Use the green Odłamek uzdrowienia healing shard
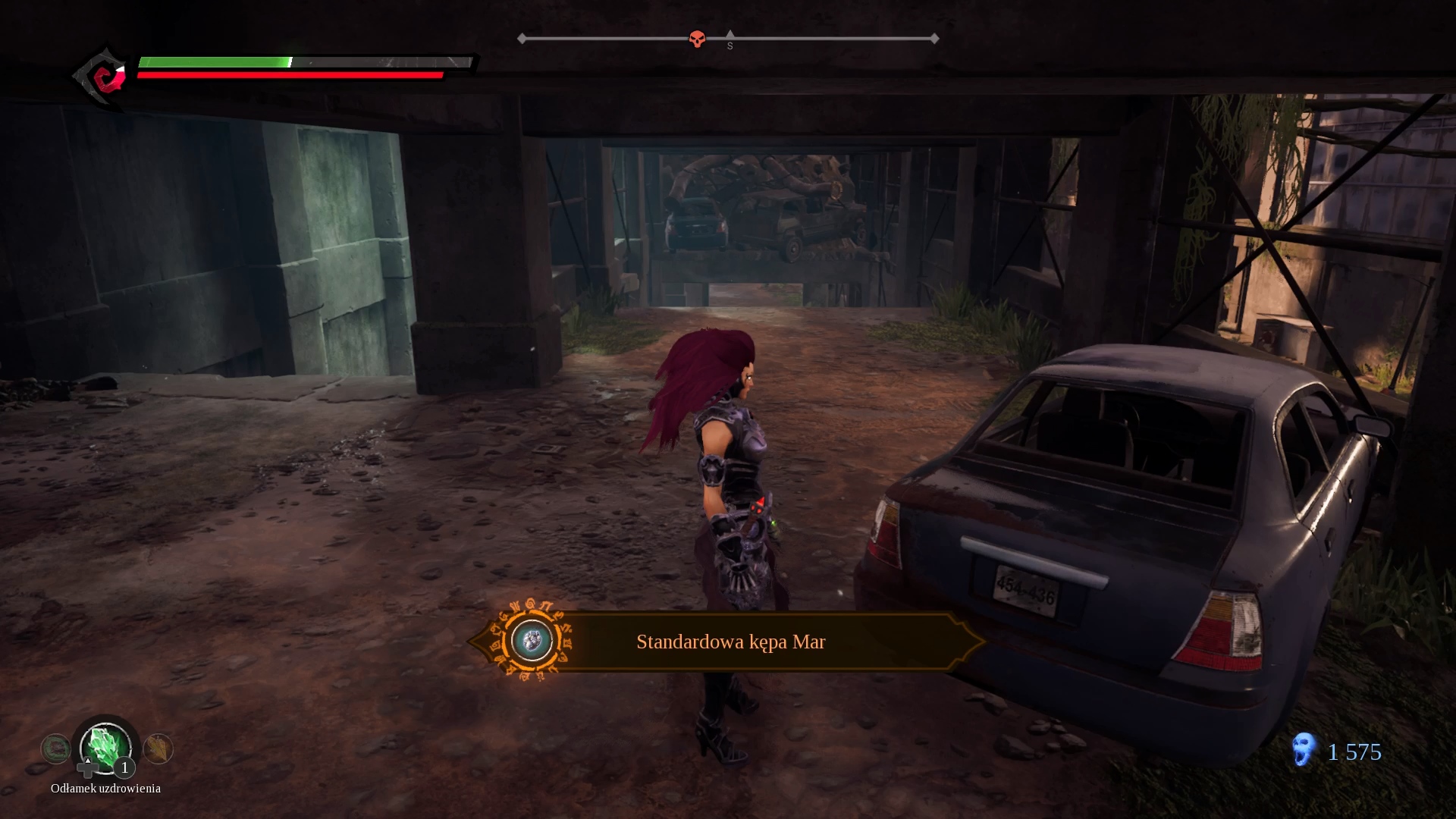This screenshot has width=1456, height=819. pos(105,747)
